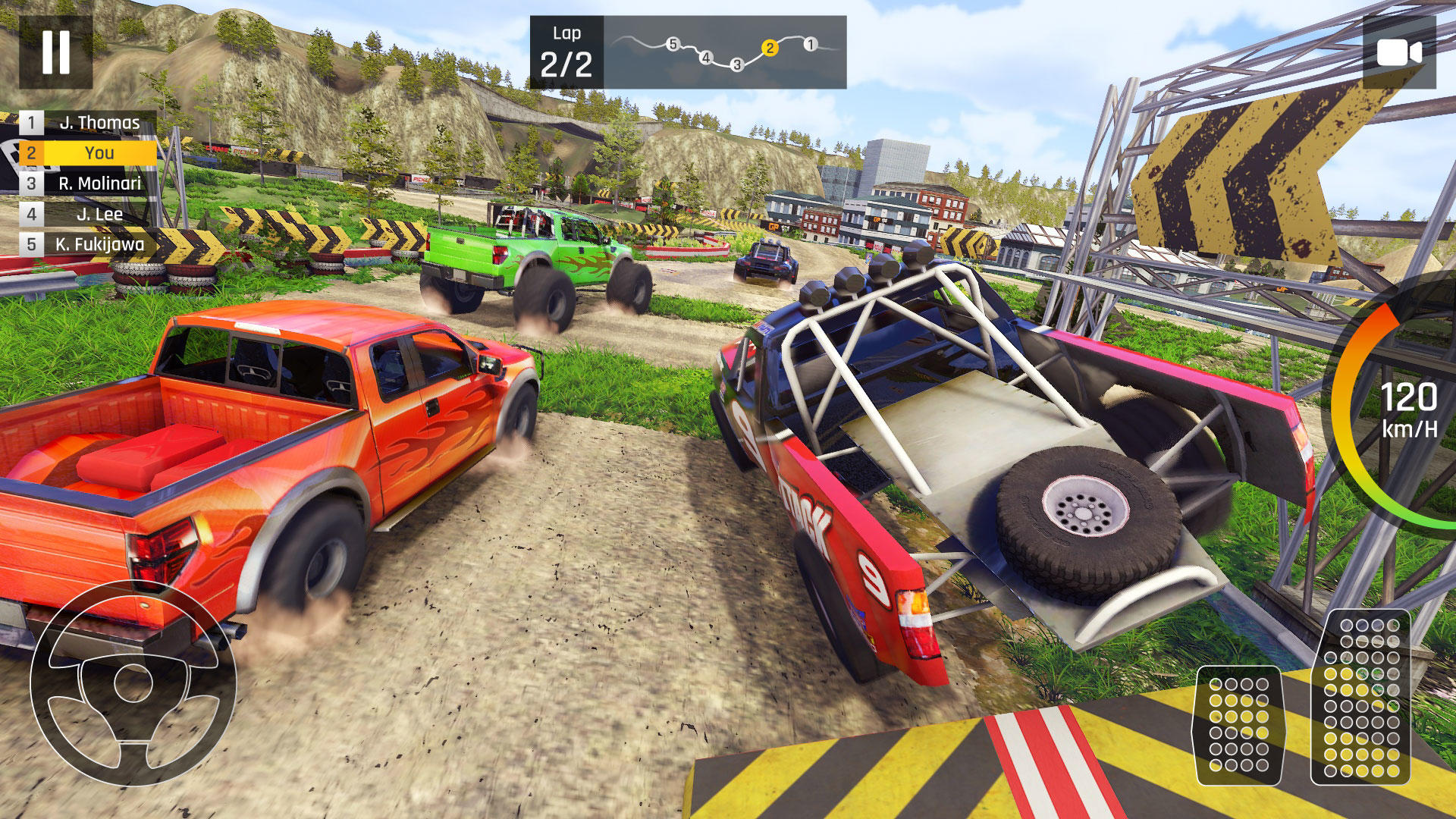Pause the race
1456x819 pixels.
(x=55, y=52)
